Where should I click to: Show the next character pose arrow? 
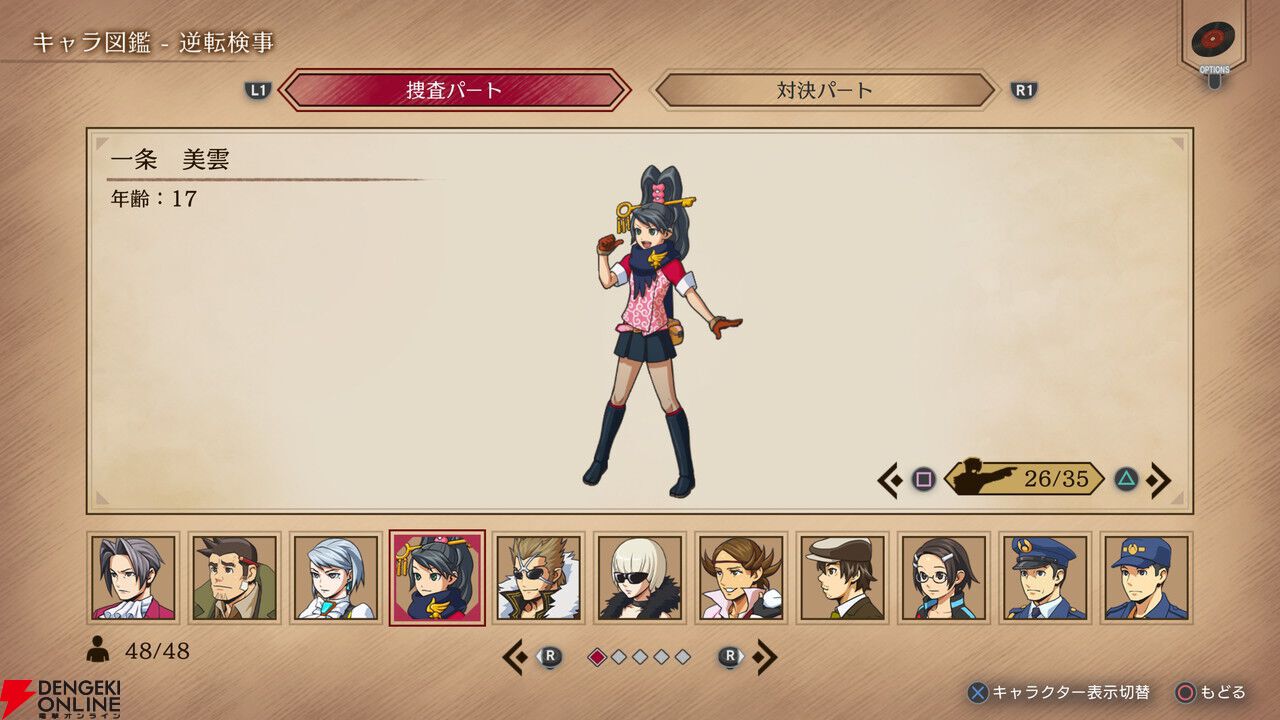(1159, 480)
